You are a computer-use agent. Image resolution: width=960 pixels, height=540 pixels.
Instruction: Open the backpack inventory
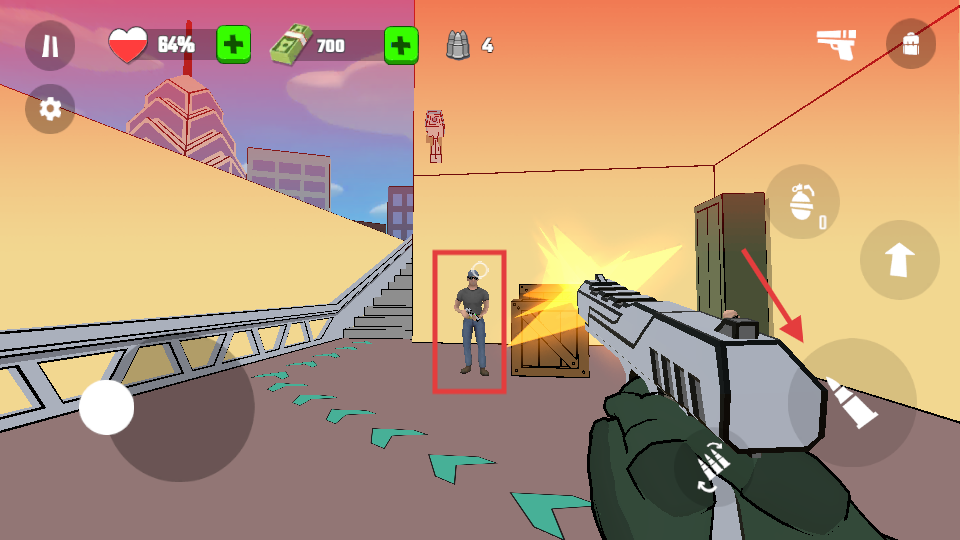tap(910, 45)
